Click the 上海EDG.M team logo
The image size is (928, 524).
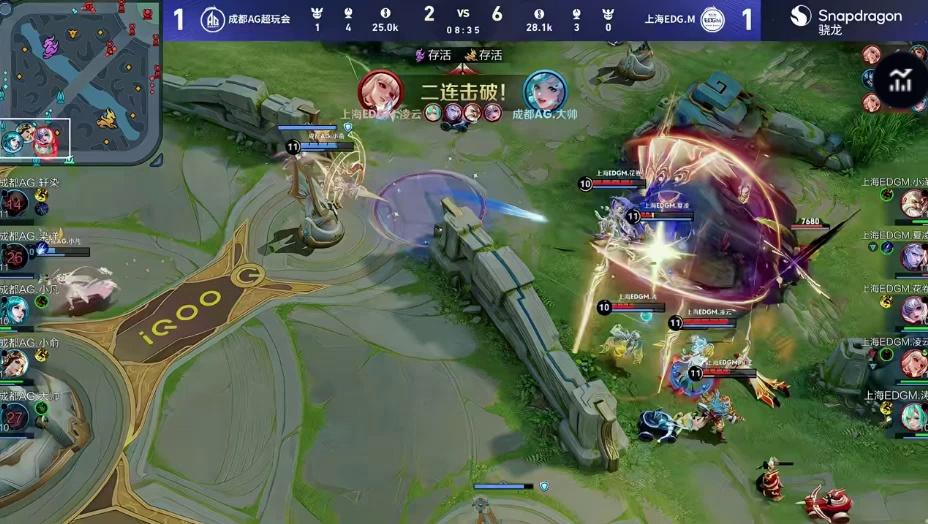point(712,20)
